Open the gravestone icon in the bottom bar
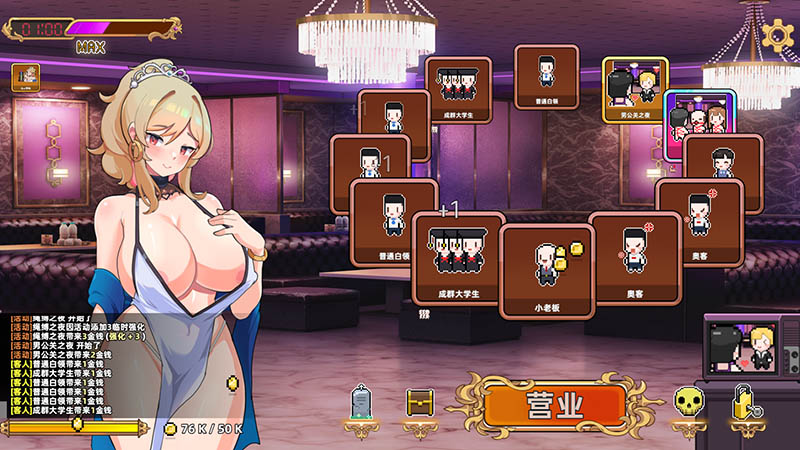800x450 pixels. pos(362,404)
